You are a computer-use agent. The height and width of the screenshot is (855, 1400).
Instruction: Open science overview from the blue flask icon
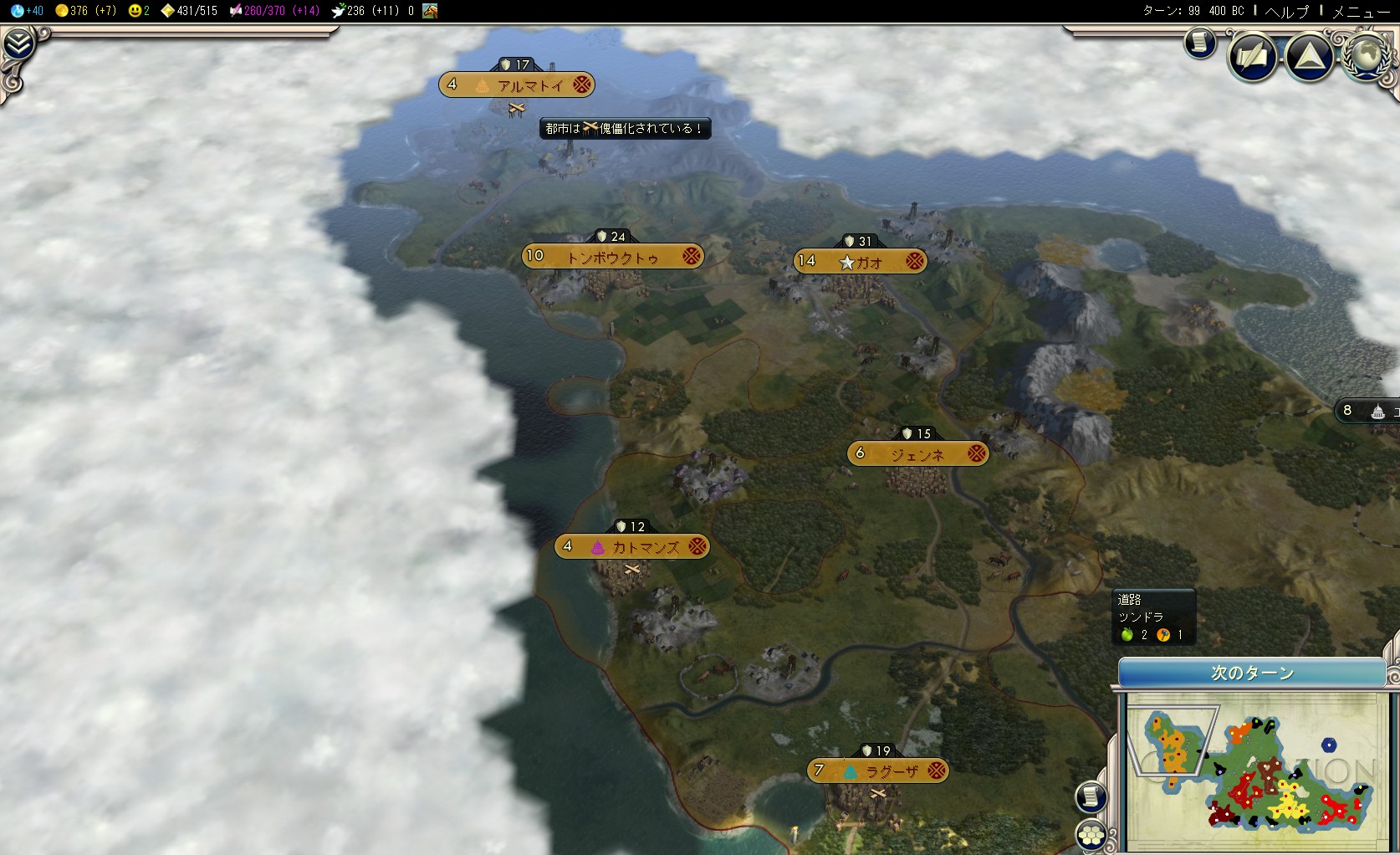point(18,11)
